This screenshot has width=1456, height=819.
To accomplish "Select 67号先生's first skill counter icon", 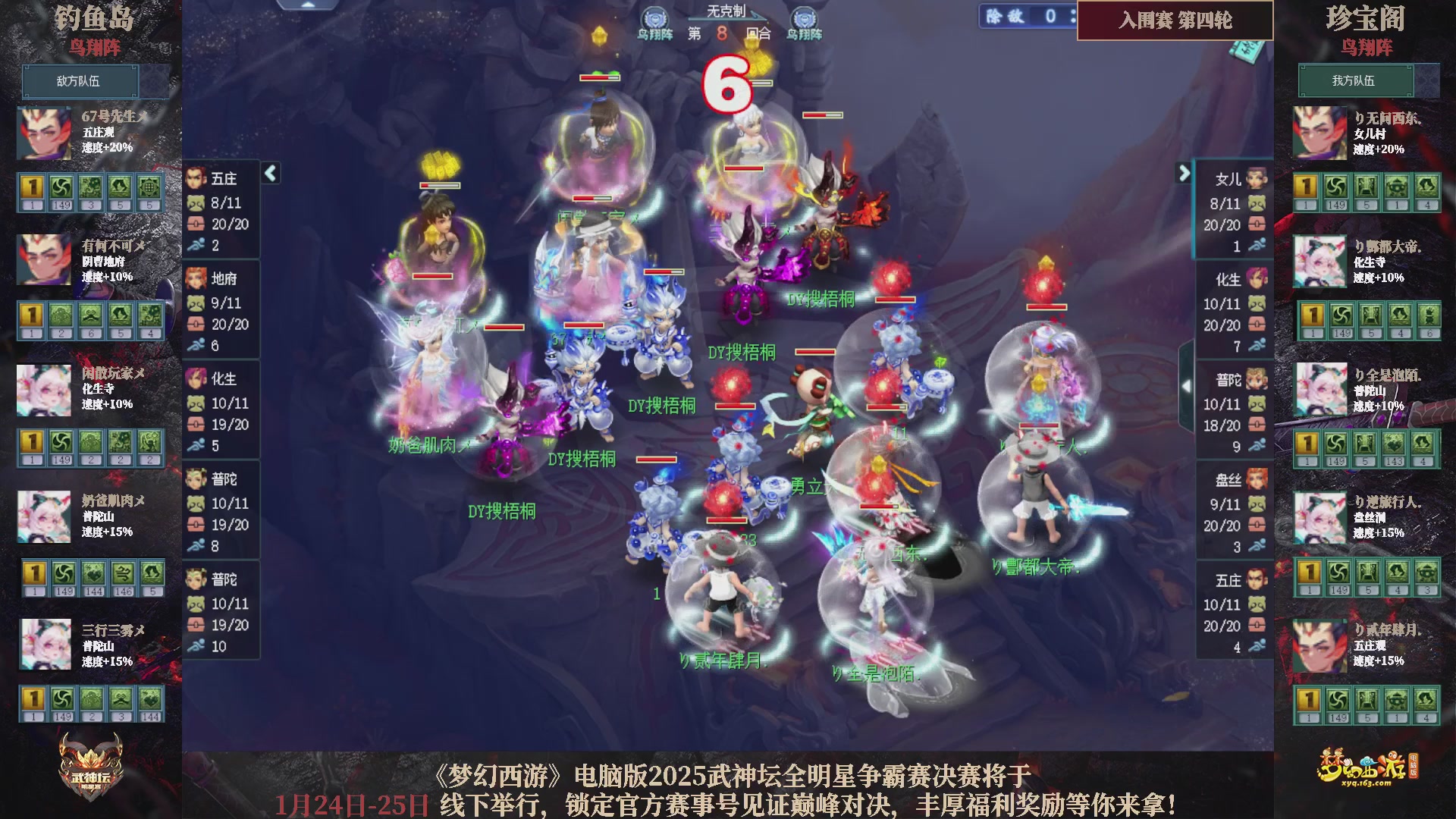I will tap(31, 187).
